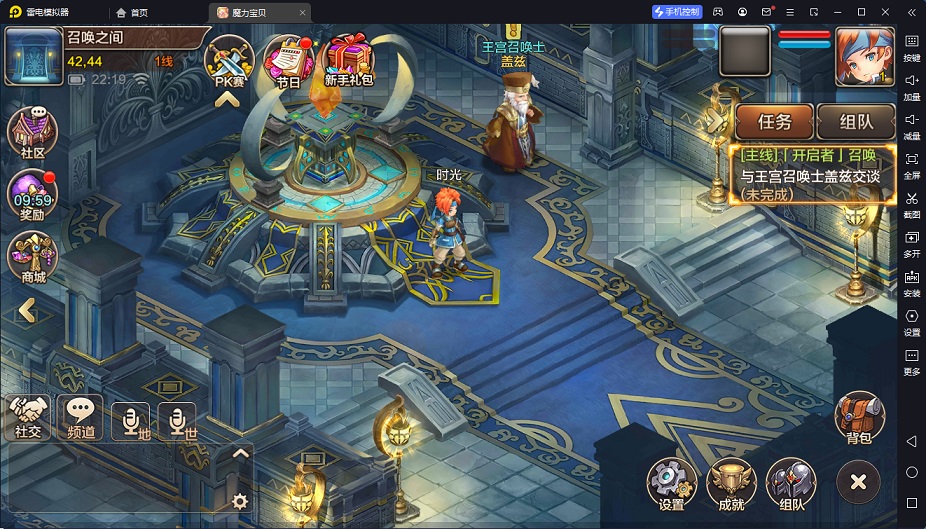The height and width of the screenshot is (529, 926).
Task: Open the player character portrait
Action: pyautogui.click(x=864, y=55)
